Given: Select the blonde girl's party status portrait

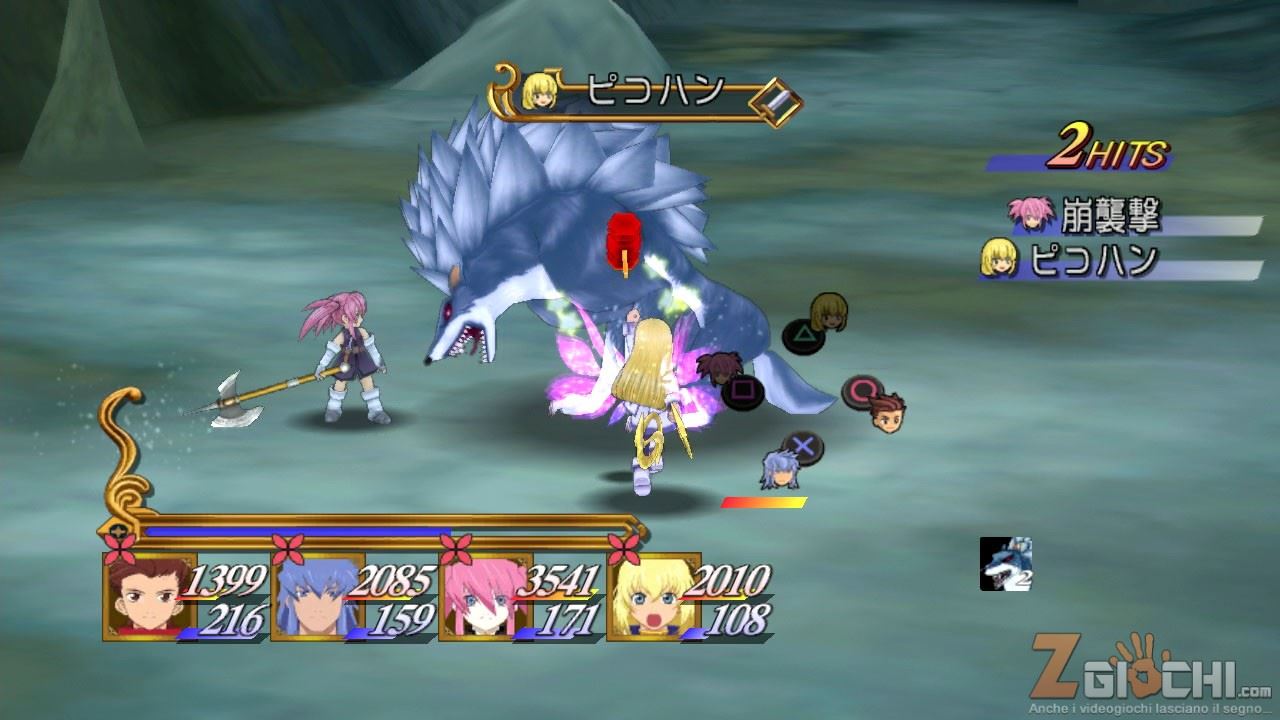Looking at the screenshot, I should 645,597.
